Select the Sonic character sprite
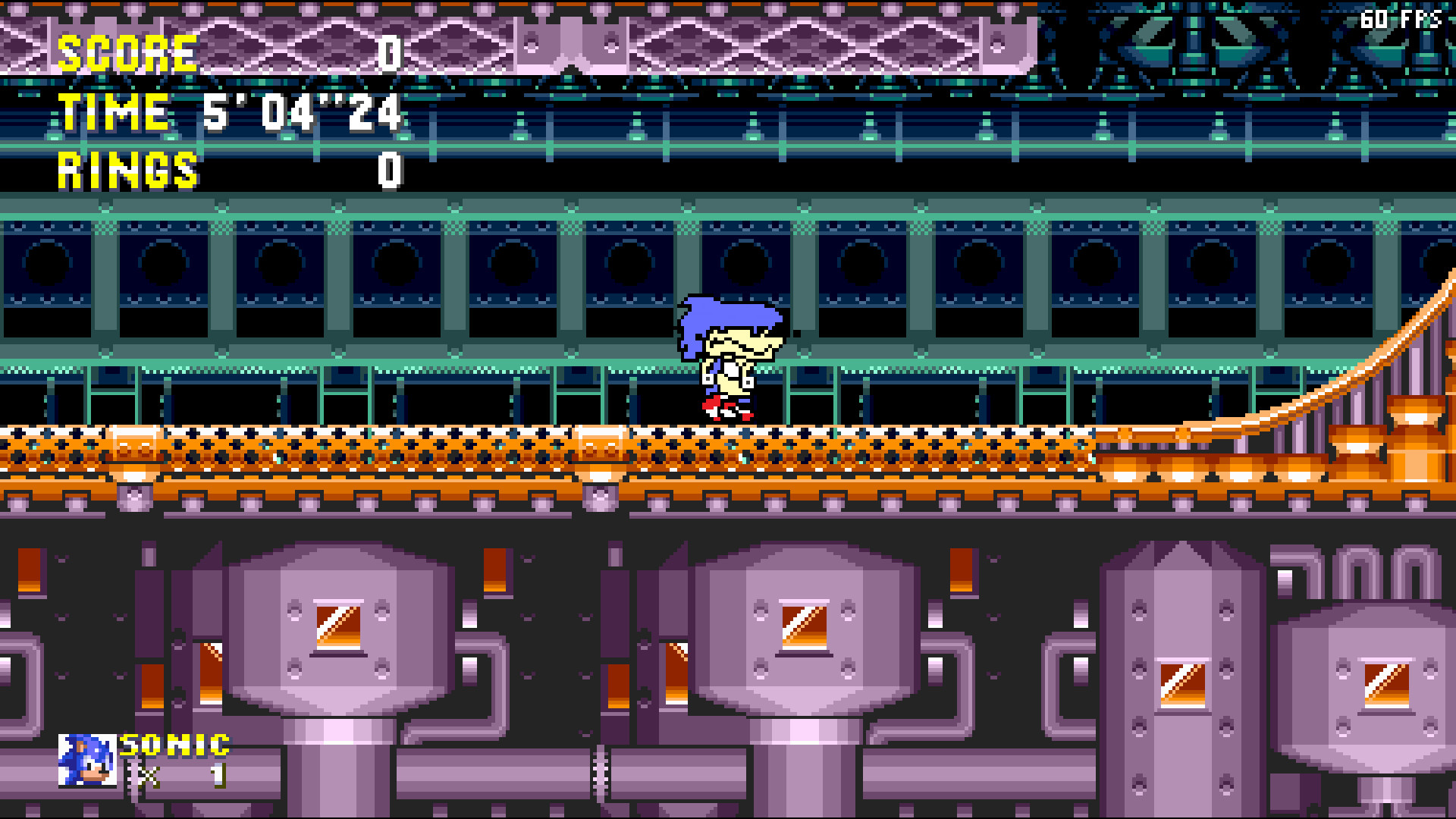1456x819 pixels. click(732, 360)
